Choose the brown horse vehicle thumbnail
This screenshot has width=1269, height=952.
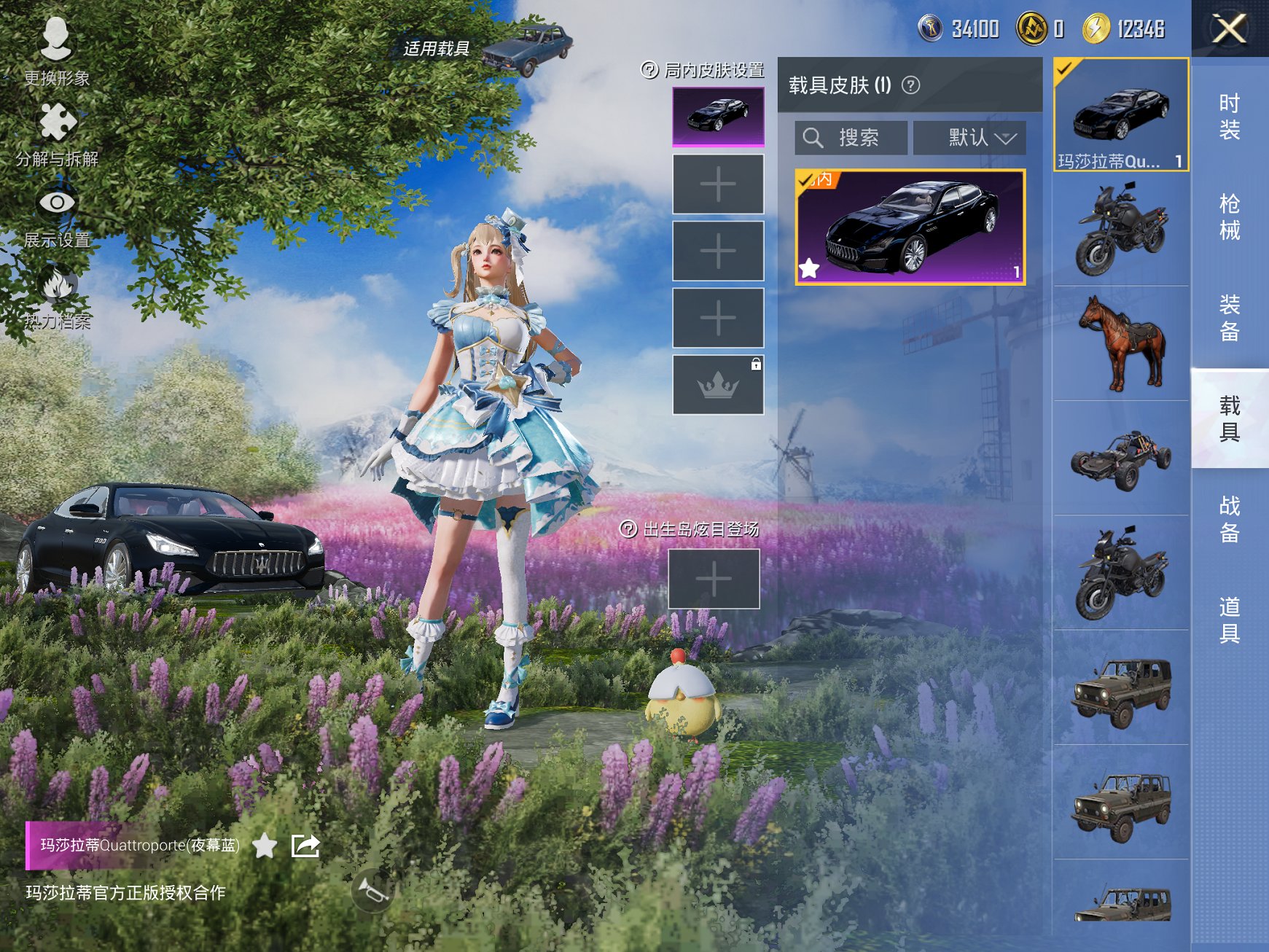coord(1121,343)
